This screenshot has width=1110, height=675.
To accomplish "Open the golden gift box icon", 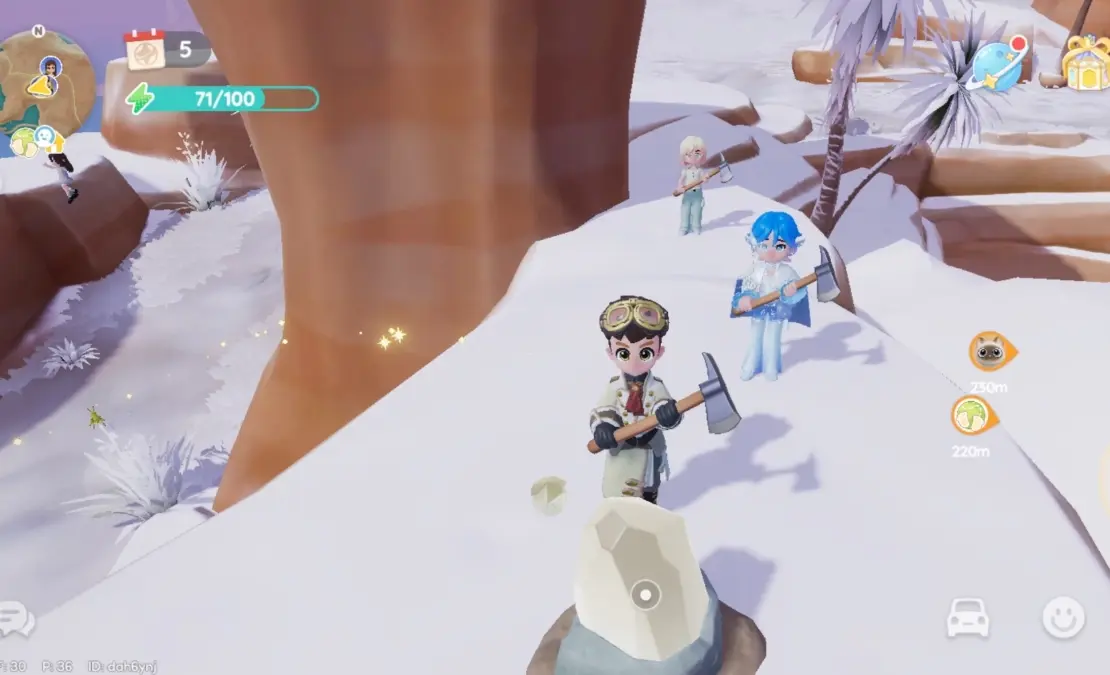I will click(x=1085, y=62).
